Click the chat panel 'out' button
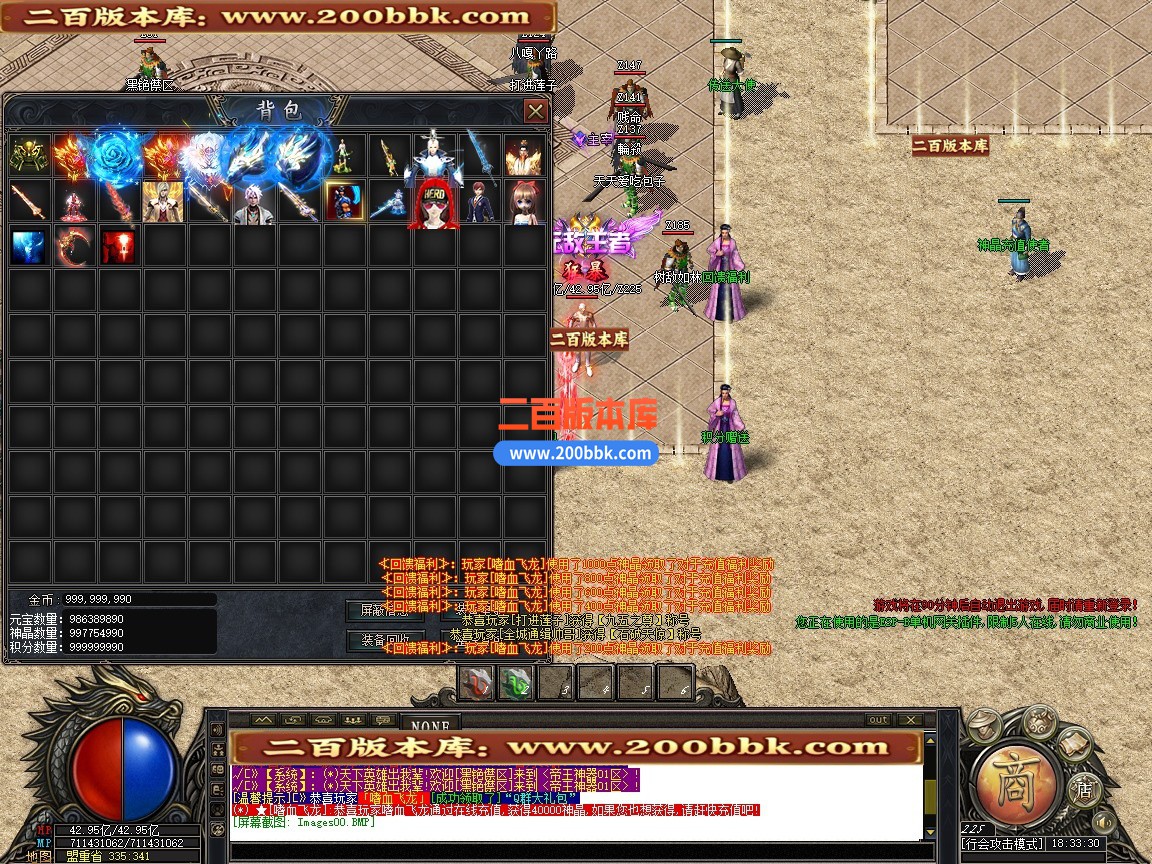1152x864 pixels. (877, 719)
